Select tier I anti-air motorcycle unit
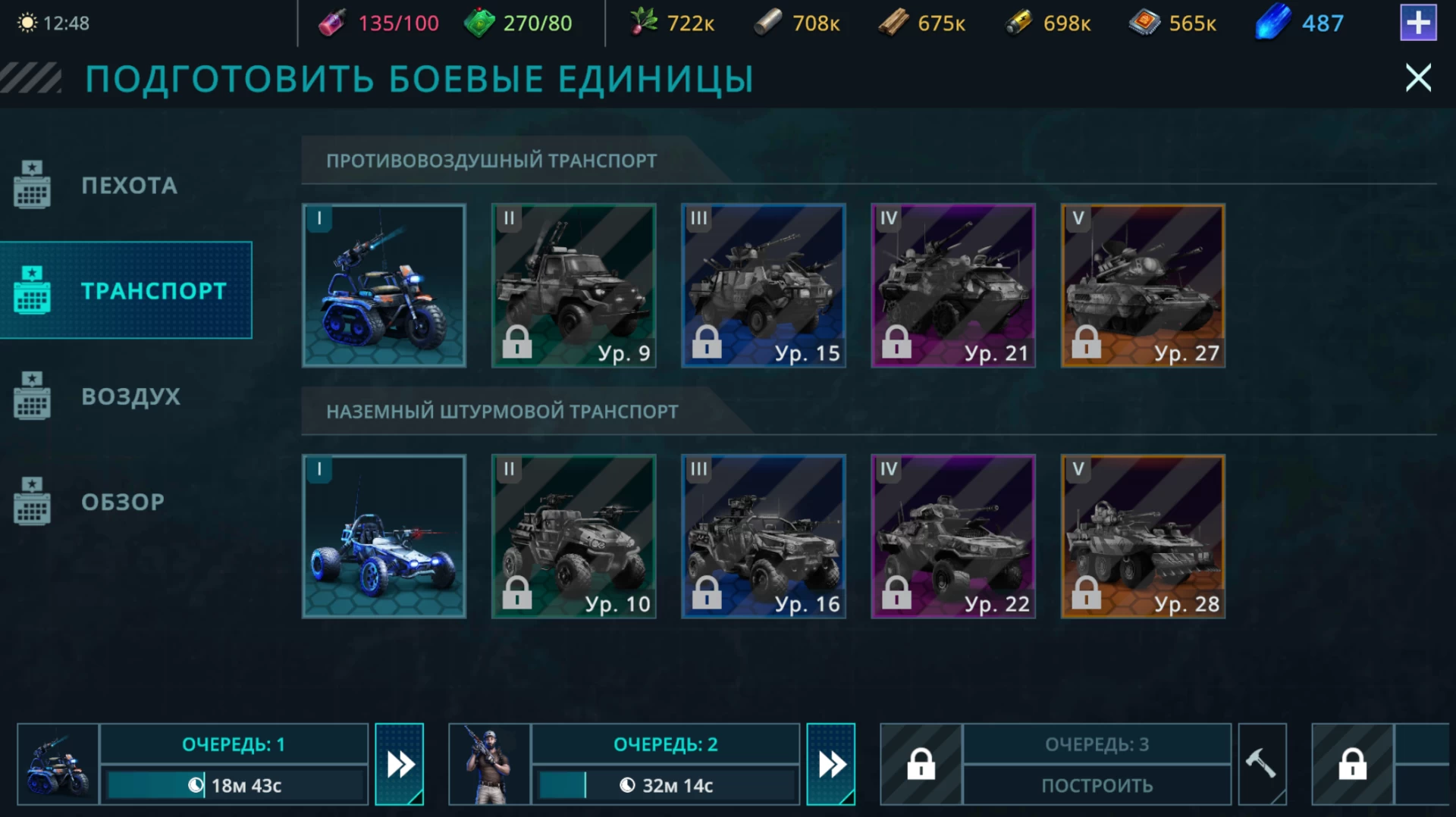The image size is (1456, 817). [384, 286]
